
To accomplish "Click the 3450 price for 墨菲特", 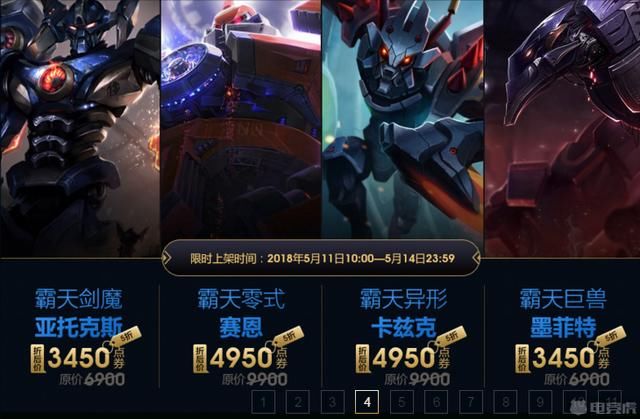I will (562, 357).
